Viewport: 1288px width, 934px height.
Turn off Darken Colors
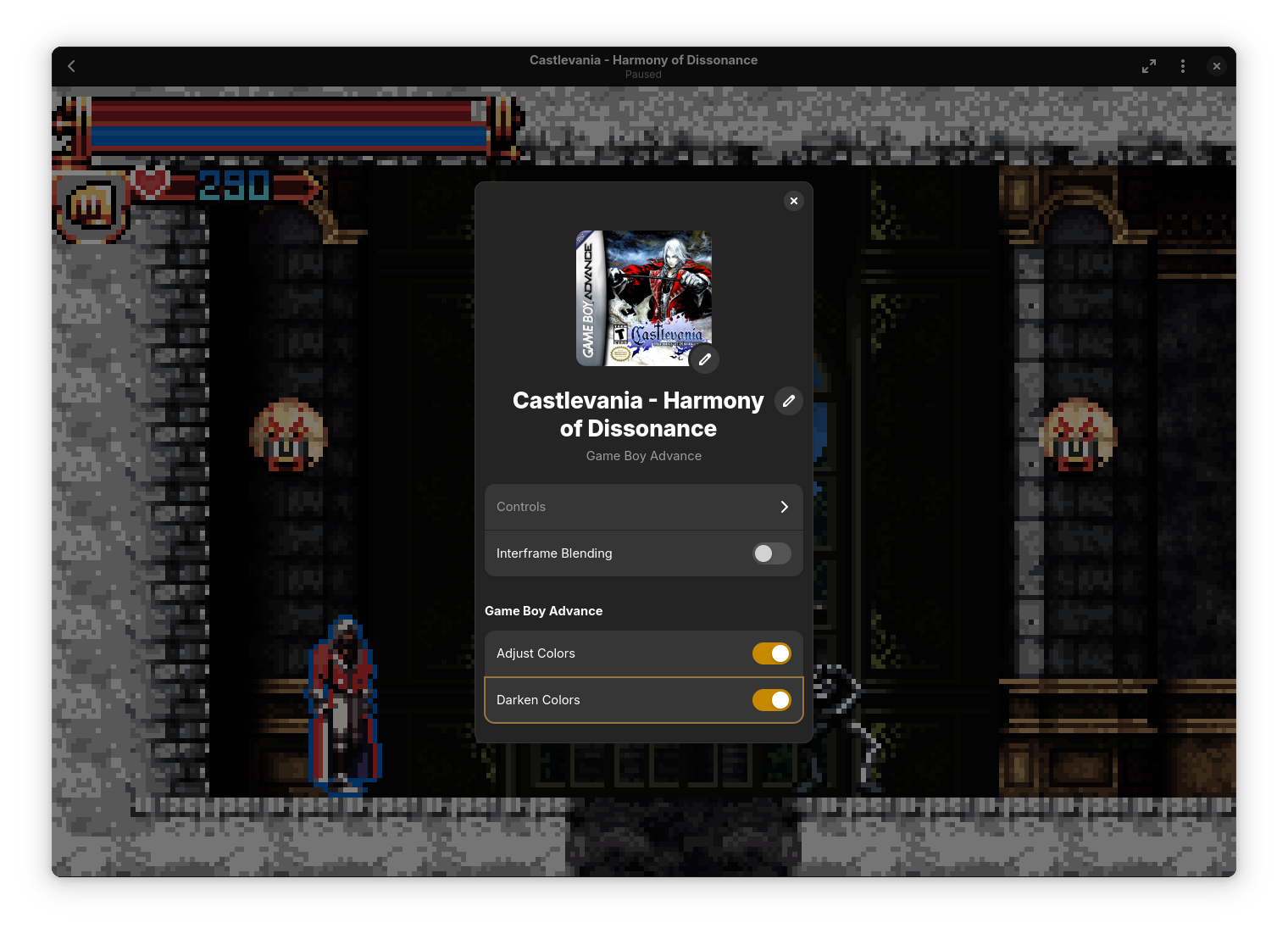[x=771, y=700]
